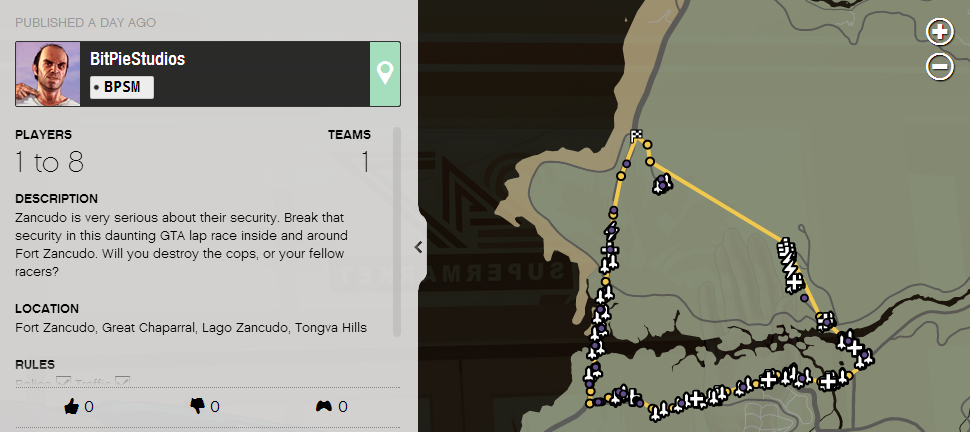Dislike this job with thumbs down

coord(197,406)
